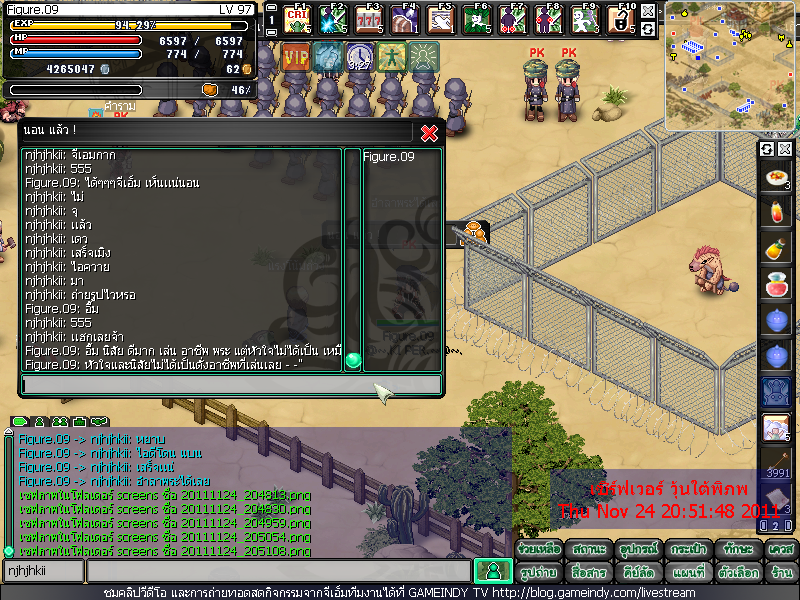Click the รูปถ่าย (photo) button
The image size is (800, 600).
click(539, 572)
